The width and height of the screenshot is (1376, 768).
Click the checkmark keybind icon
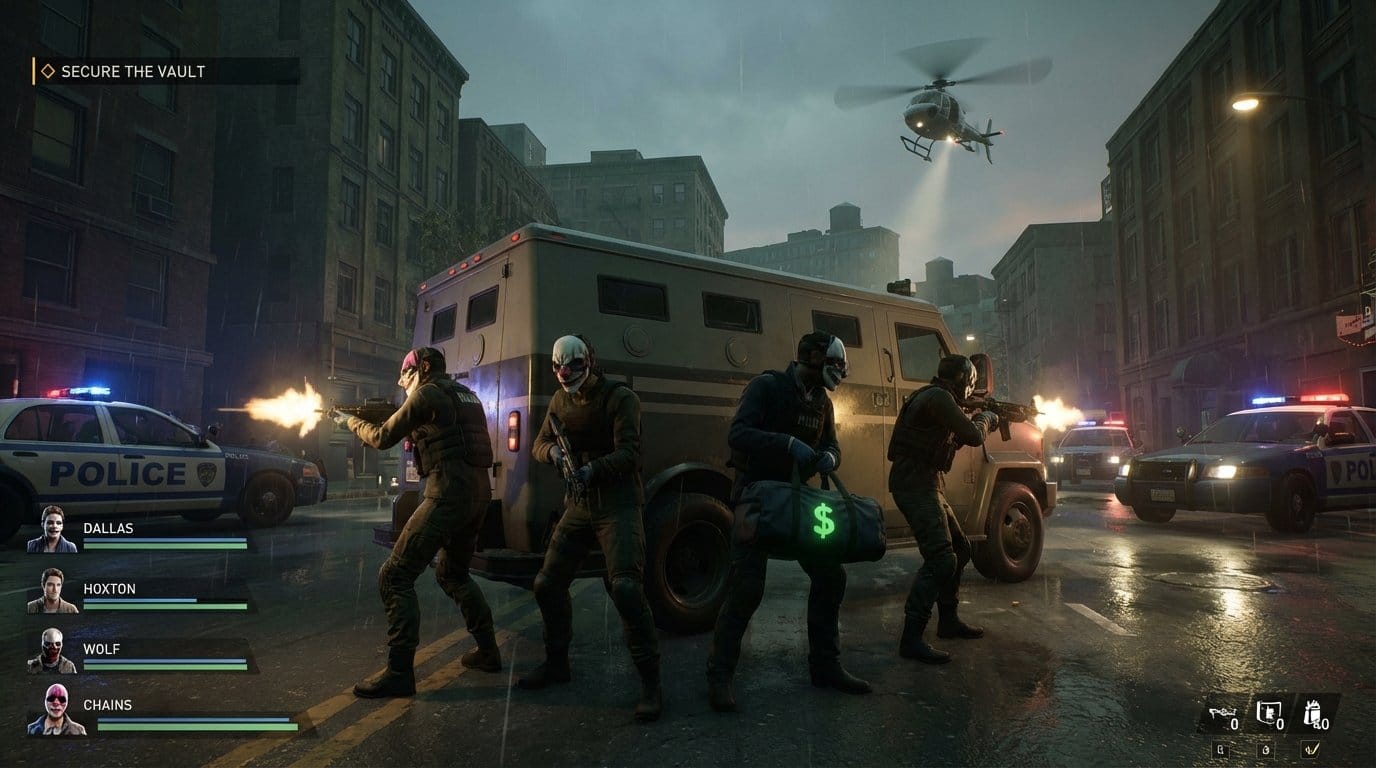pos(1310,750)
